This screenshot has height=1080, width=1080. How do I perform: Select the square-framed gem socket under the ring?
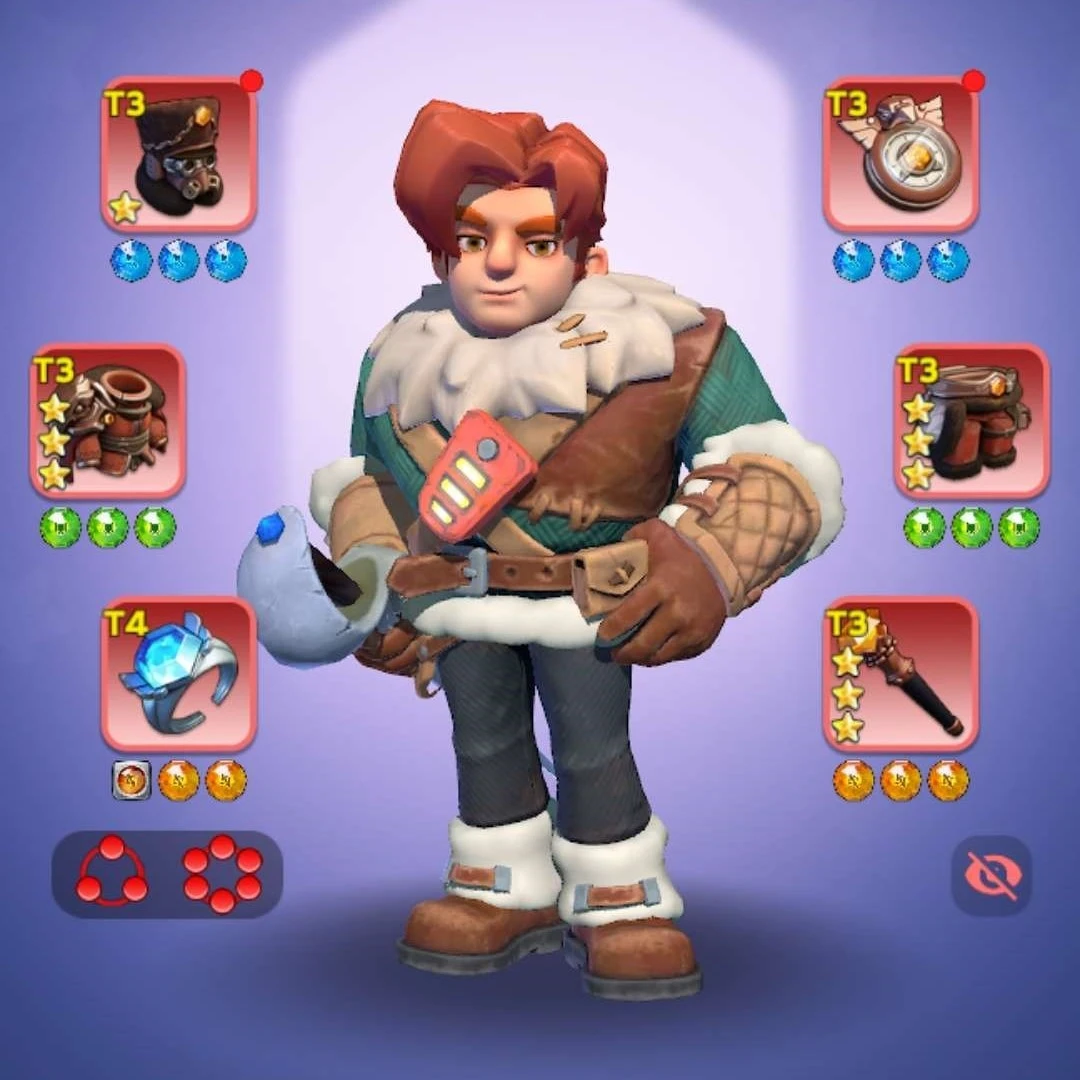tap(132, 780)
